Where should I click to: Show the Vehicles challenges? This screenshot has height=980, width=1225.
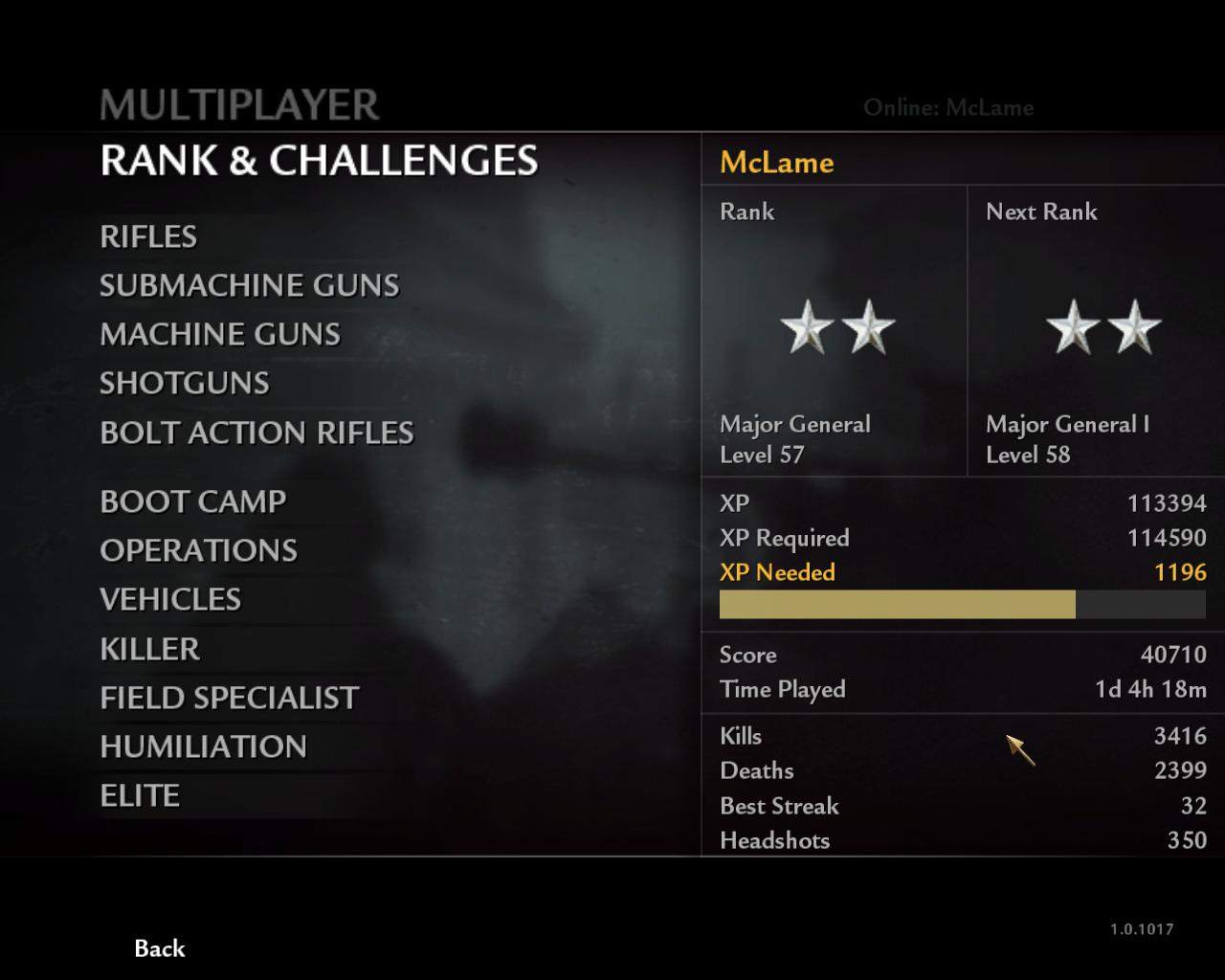tap(170, 599)
